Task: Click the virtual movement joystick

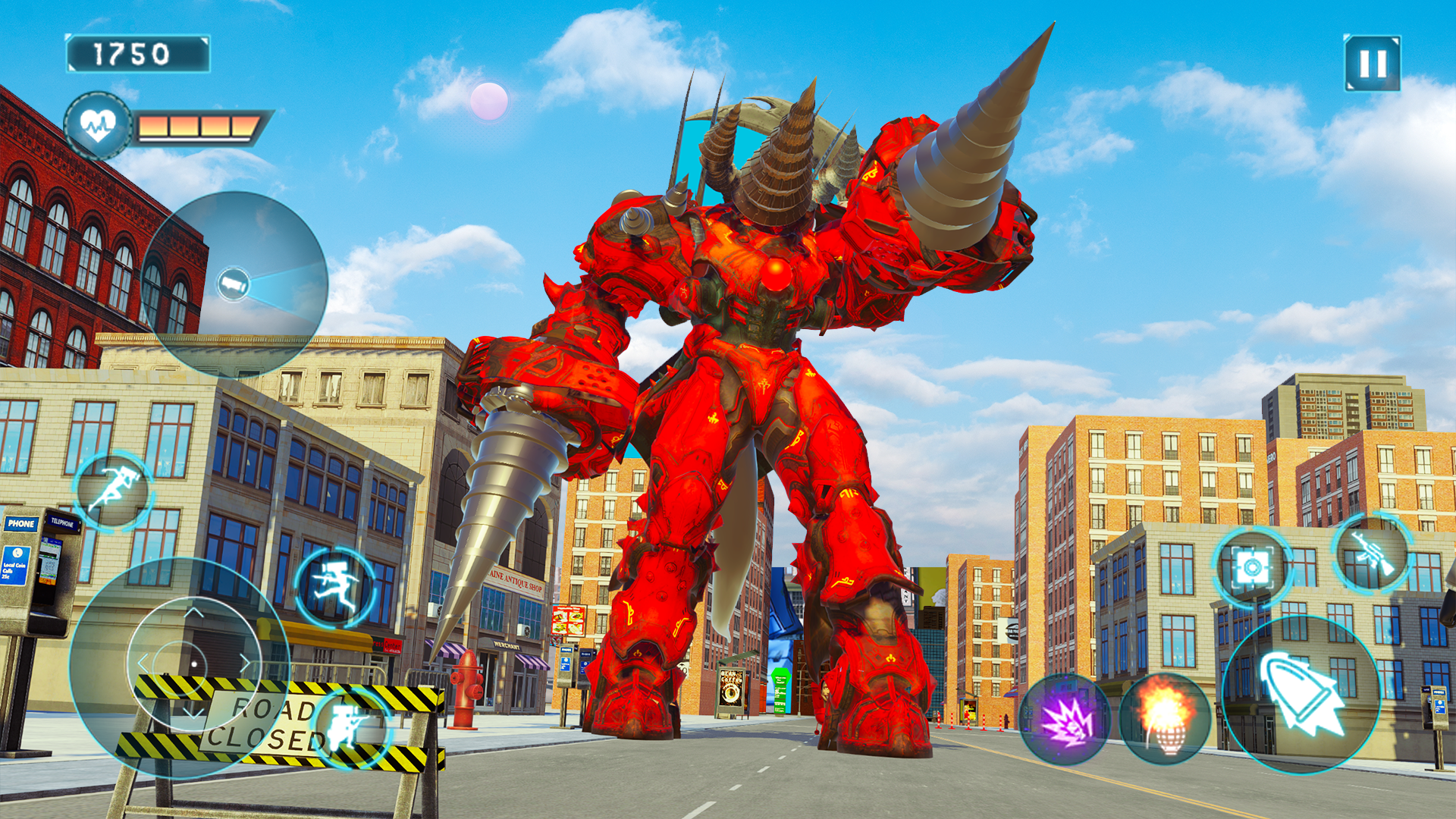Action: click(193, 665)
